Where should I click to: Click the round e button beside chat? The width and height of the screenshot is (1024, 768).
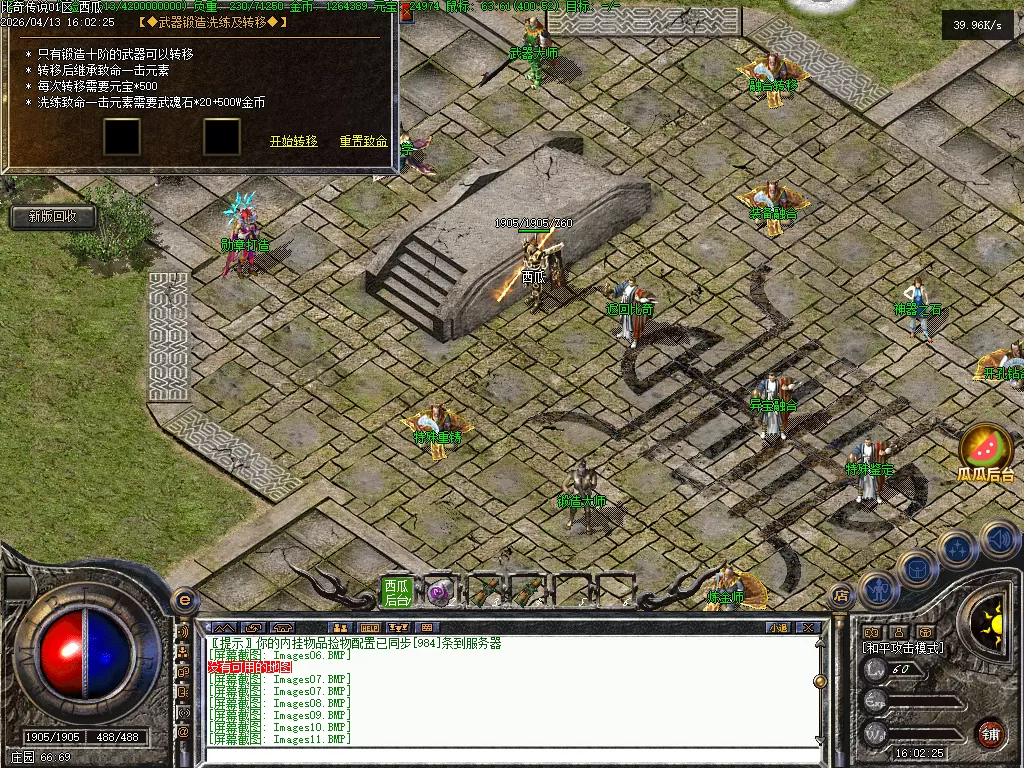tap(184, 600)
